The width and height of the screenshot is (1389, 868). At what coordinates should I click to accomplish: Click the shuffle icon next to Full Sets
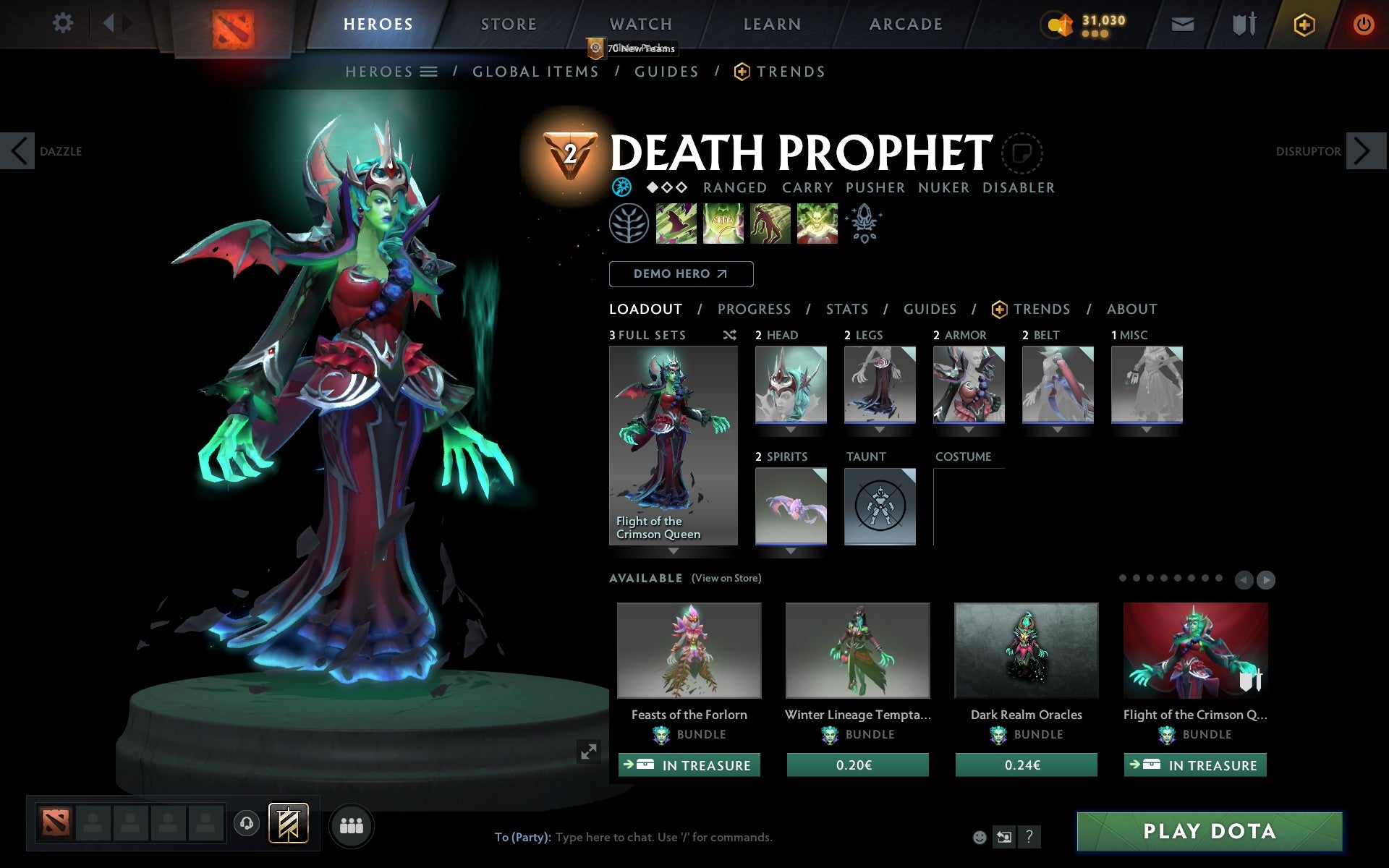coord(729,335)
